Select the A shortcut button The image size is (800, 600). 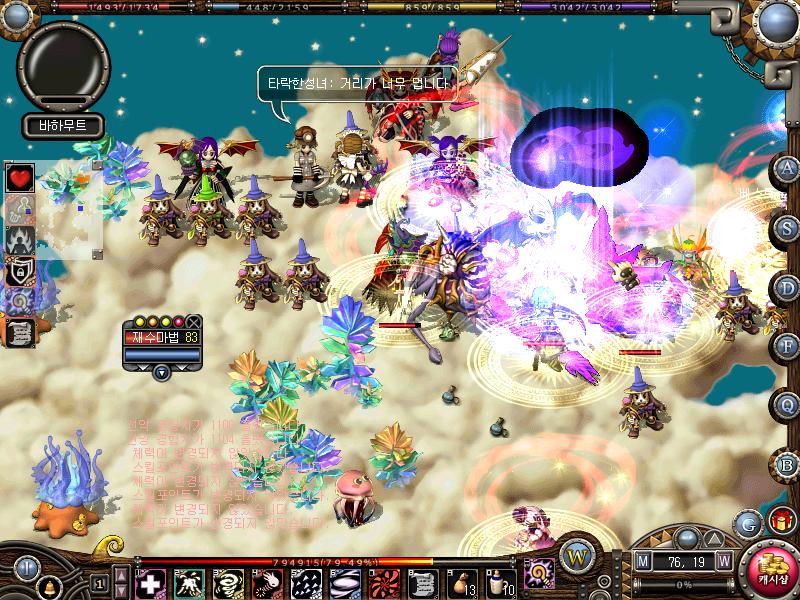[788, 167]
